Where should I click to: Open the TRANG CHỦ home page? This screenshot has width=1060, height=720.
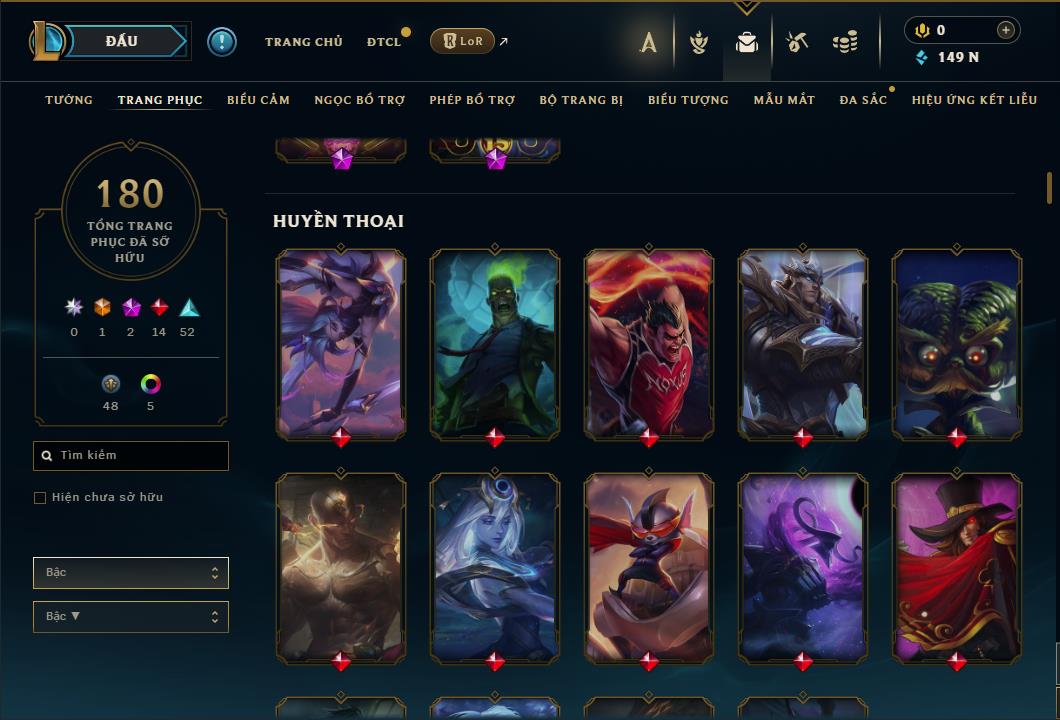point(303,42)
